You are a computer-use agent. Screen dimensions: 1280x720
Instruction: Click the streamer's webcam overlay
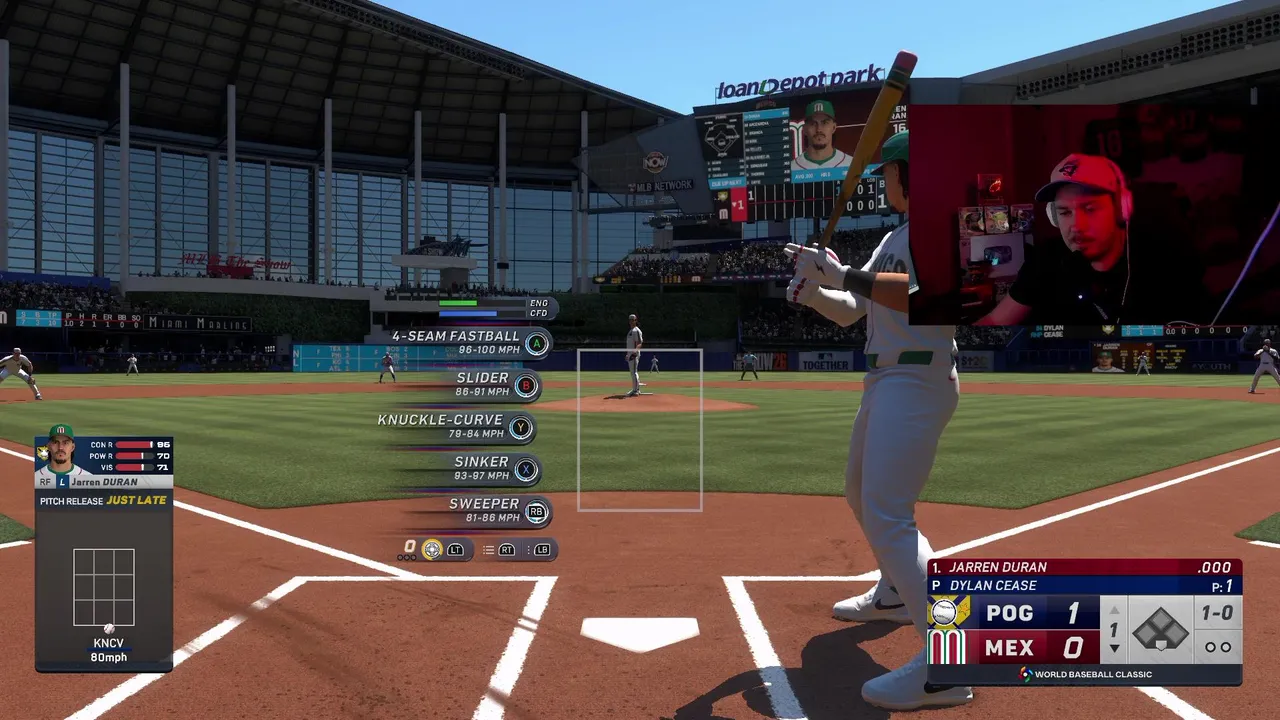pos(1094,214)
